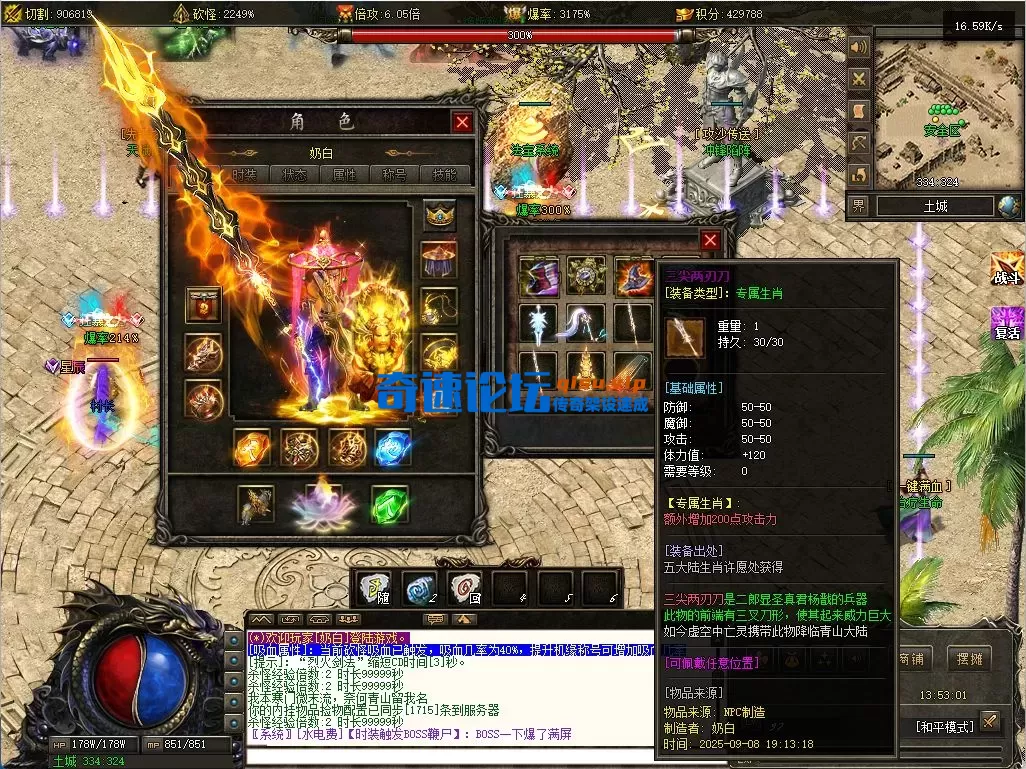This screenshot has height=769, width=1026.
Task: Click the 复活 revive button
Action: pyautogui.click(x=1007, y=323)
